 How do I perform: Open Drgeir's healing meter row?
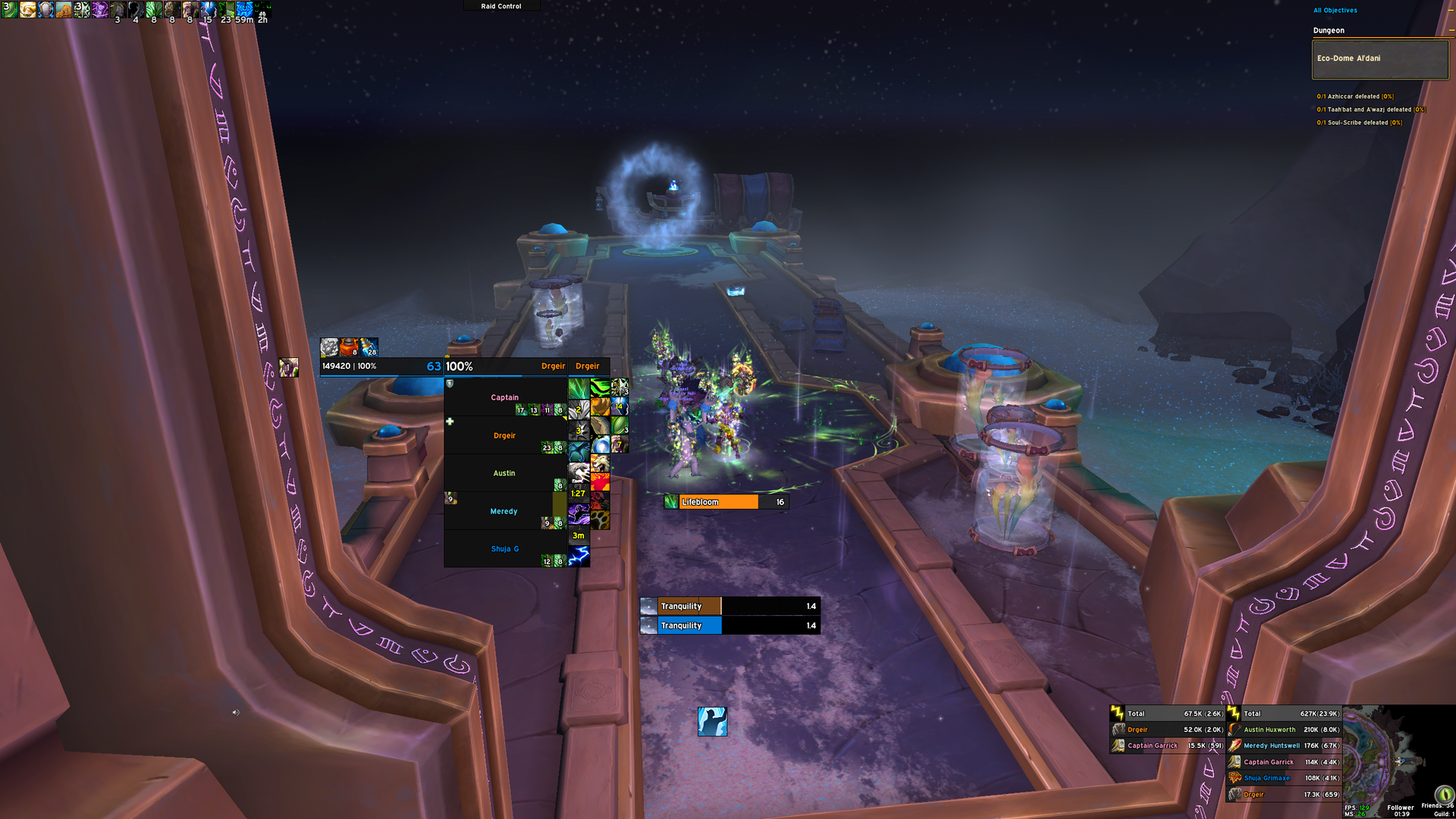(x=1167, y=730)
